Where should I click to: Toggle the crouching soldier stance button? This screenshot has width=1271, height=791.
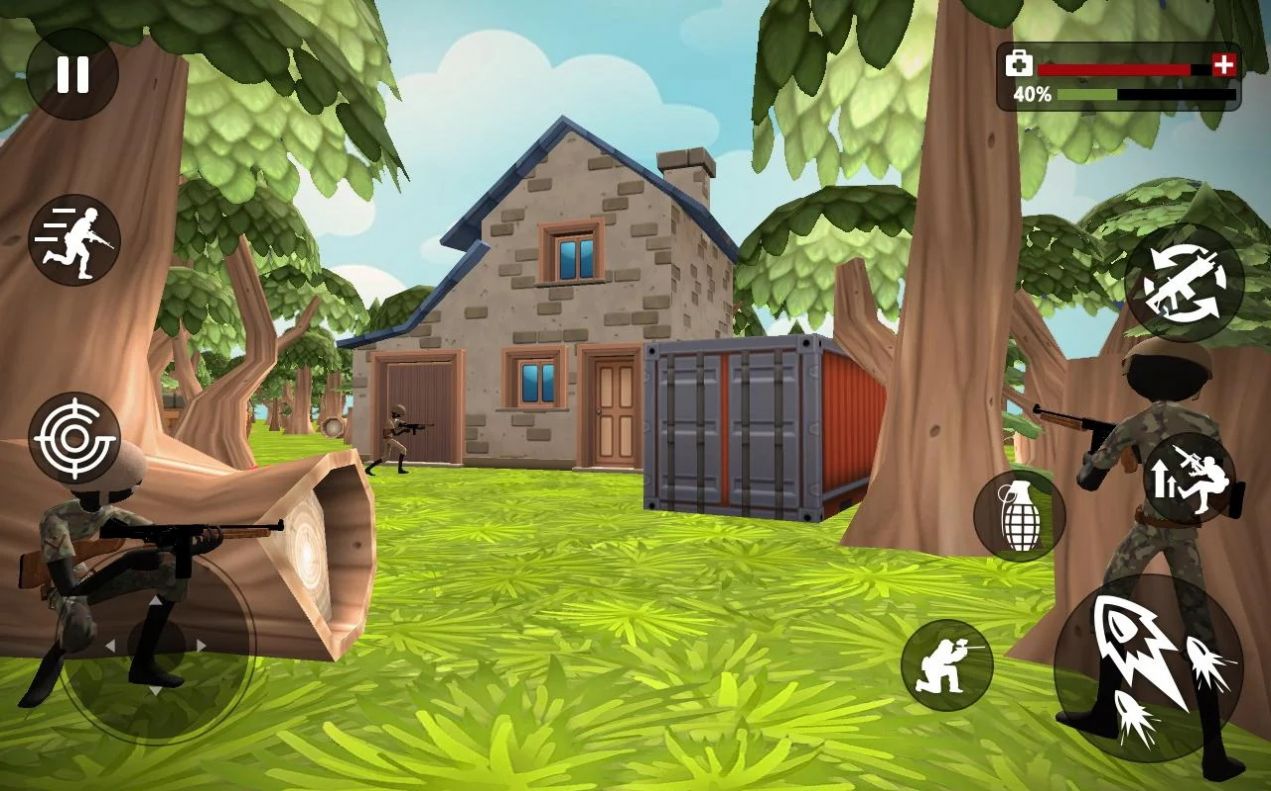click(946, 665)
